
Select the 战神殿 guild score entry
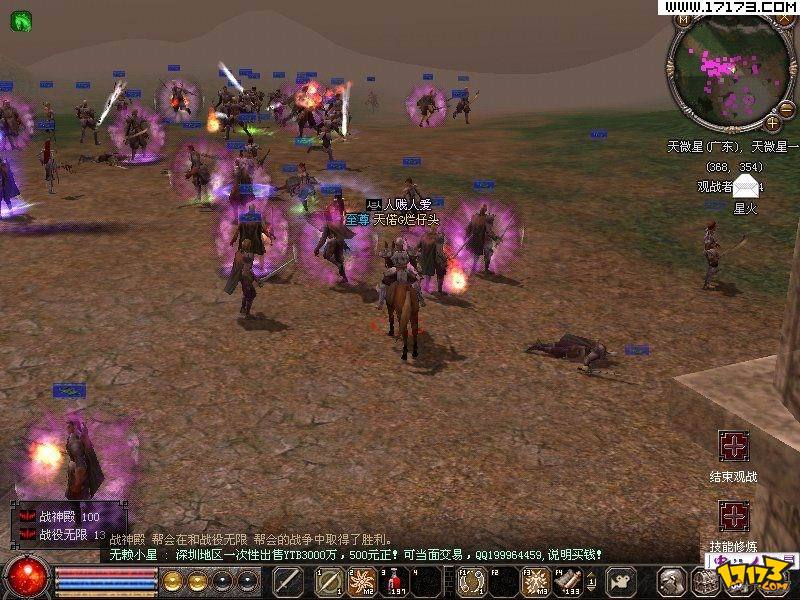[60, 517]
